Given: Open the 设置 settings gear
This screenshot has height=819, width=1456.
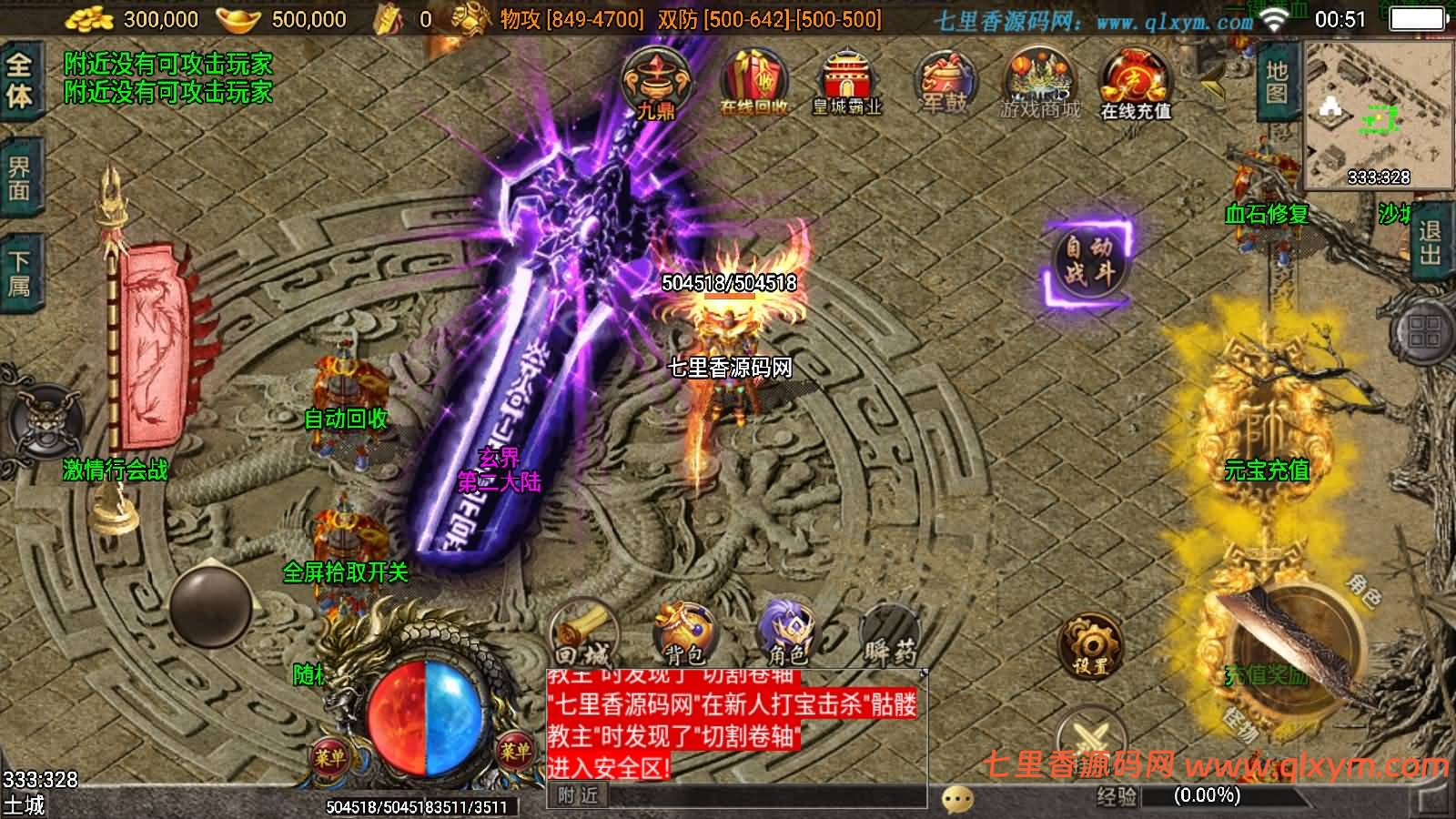Looking at the screenshot, I should coord(1092,646).
